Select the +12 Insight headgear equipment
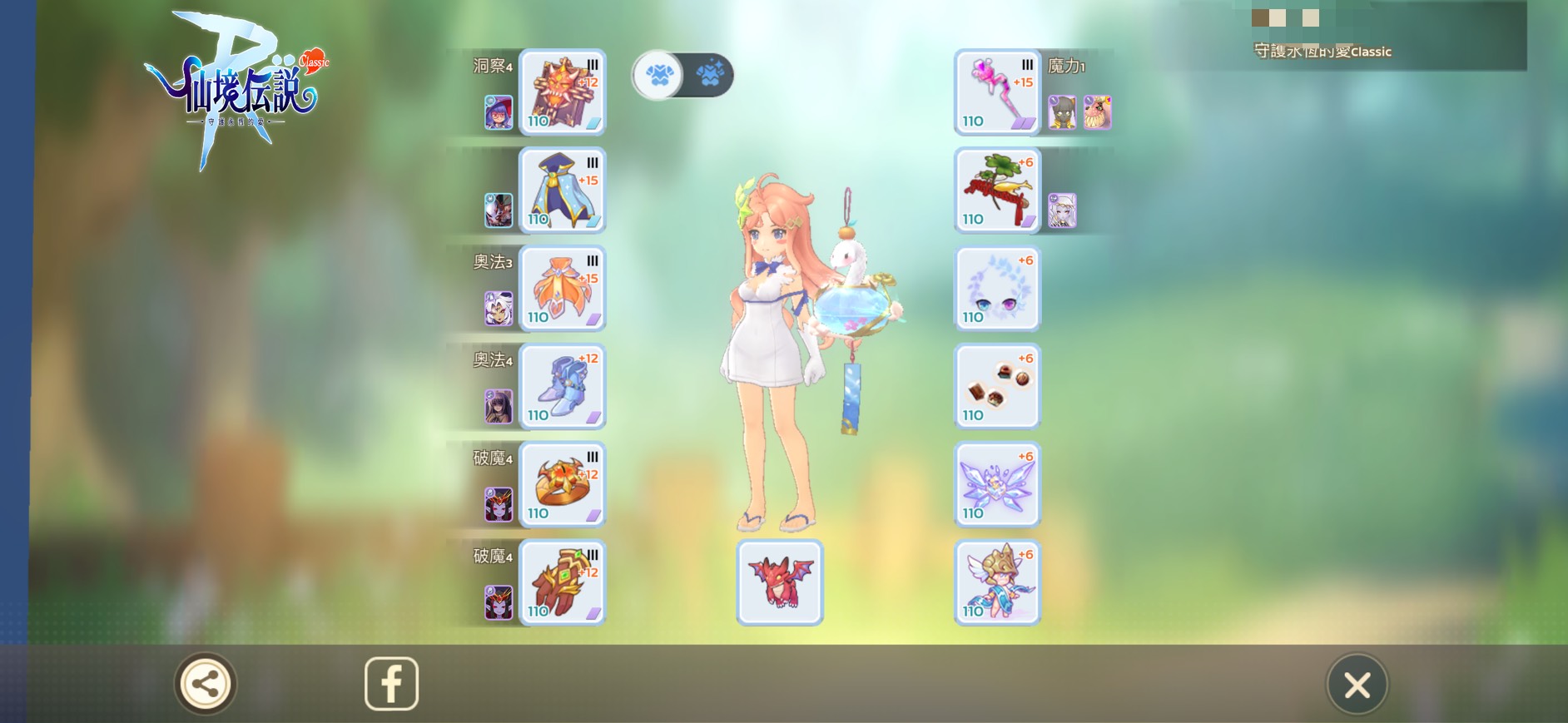The image size is (1568, 723). click(x=562, y=93)
